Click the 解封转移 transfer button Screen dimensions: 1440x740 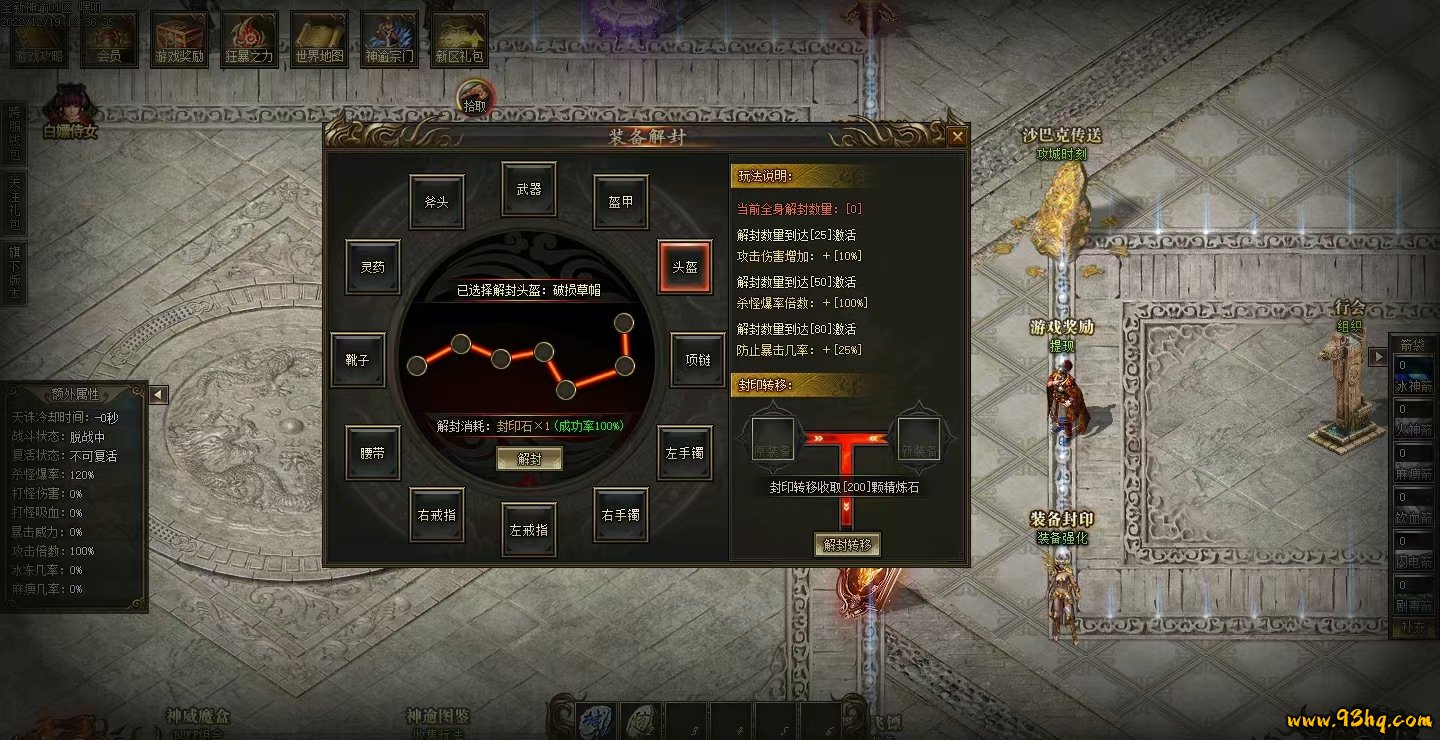[x=848, y=544]
